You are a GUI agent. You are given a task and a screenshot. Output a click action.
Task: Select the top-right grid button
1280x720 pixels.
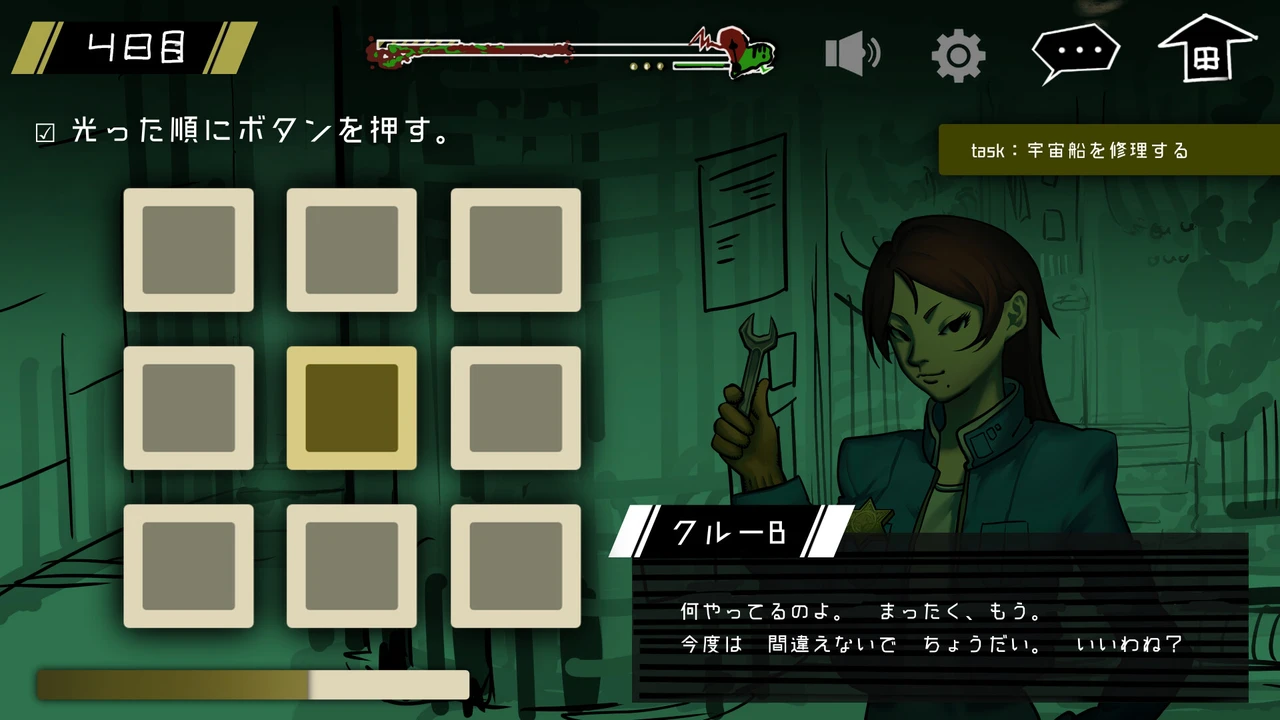[515, 250]
